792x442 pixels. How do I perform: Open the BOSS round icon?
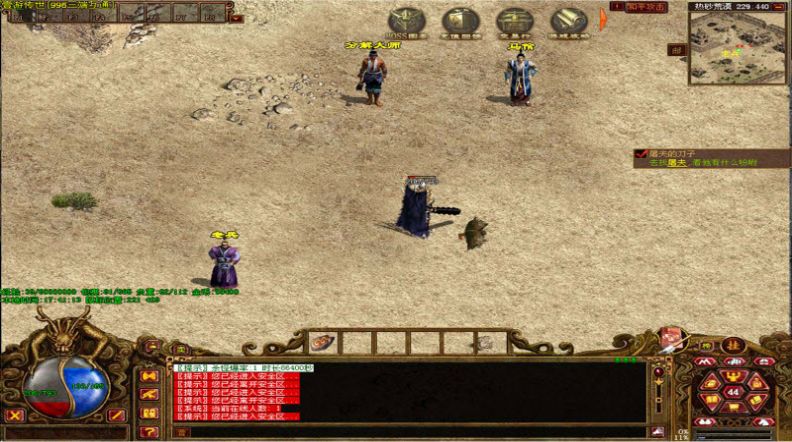point(406,22)
